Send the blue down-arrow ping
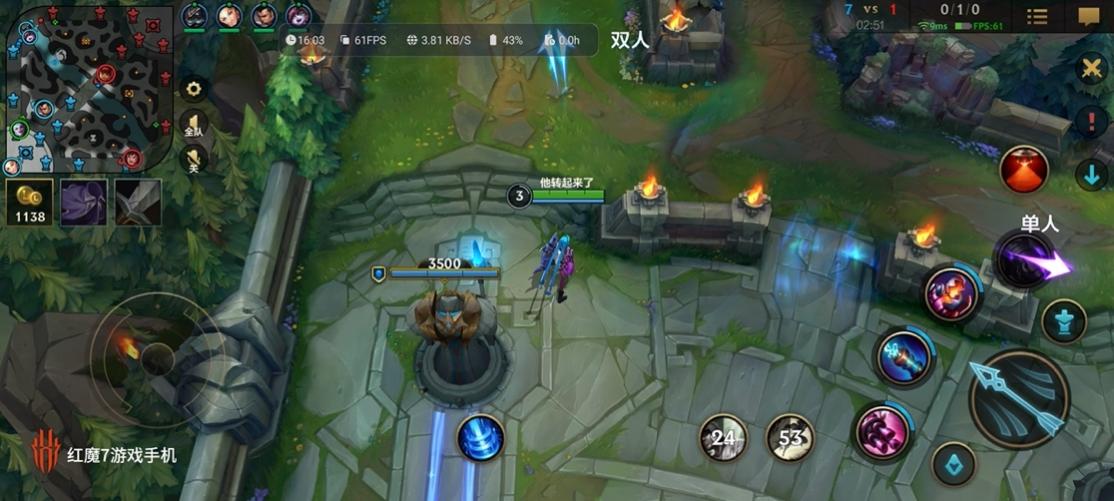The height and width of the screenshot is (501, 1114). coord(1090,174)
